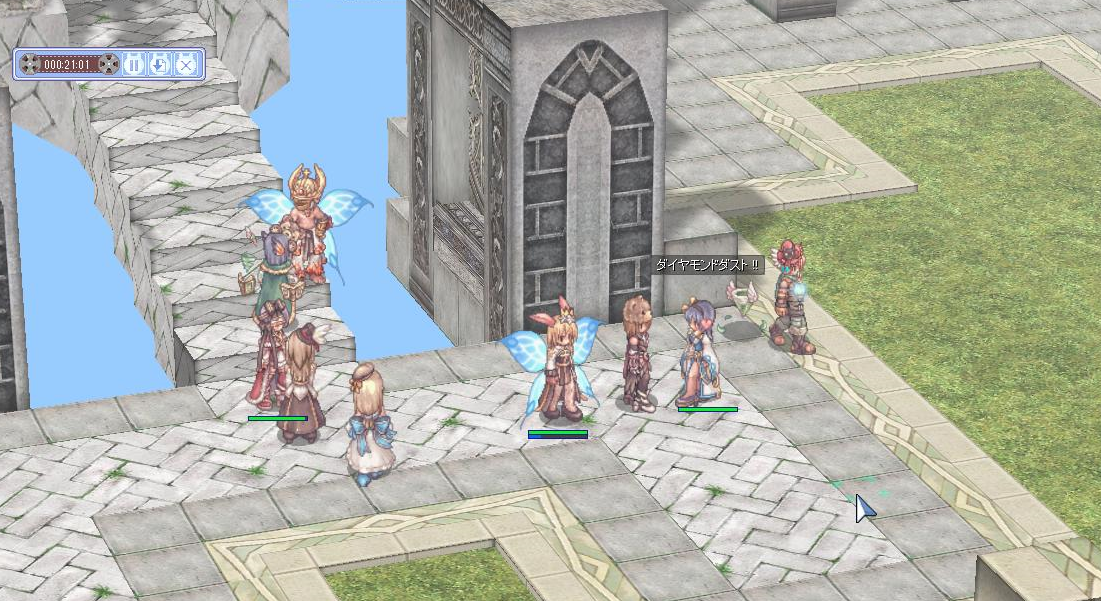Click the save button with the down arrow
This screenshot has height=601, width=1101.
pos(159,65)
